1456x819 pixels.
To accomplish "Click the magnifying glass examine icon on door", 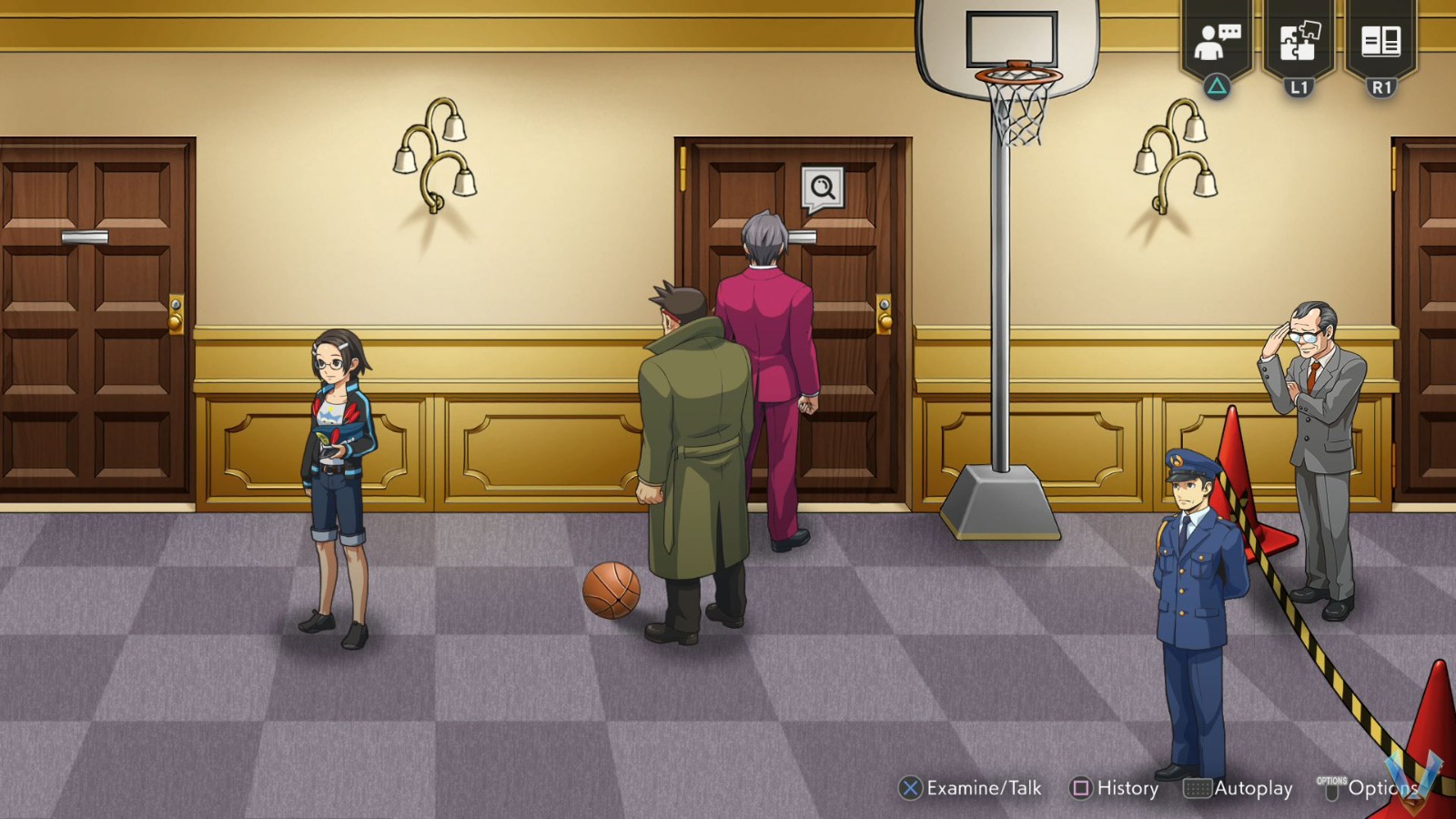I will (820, 187).
